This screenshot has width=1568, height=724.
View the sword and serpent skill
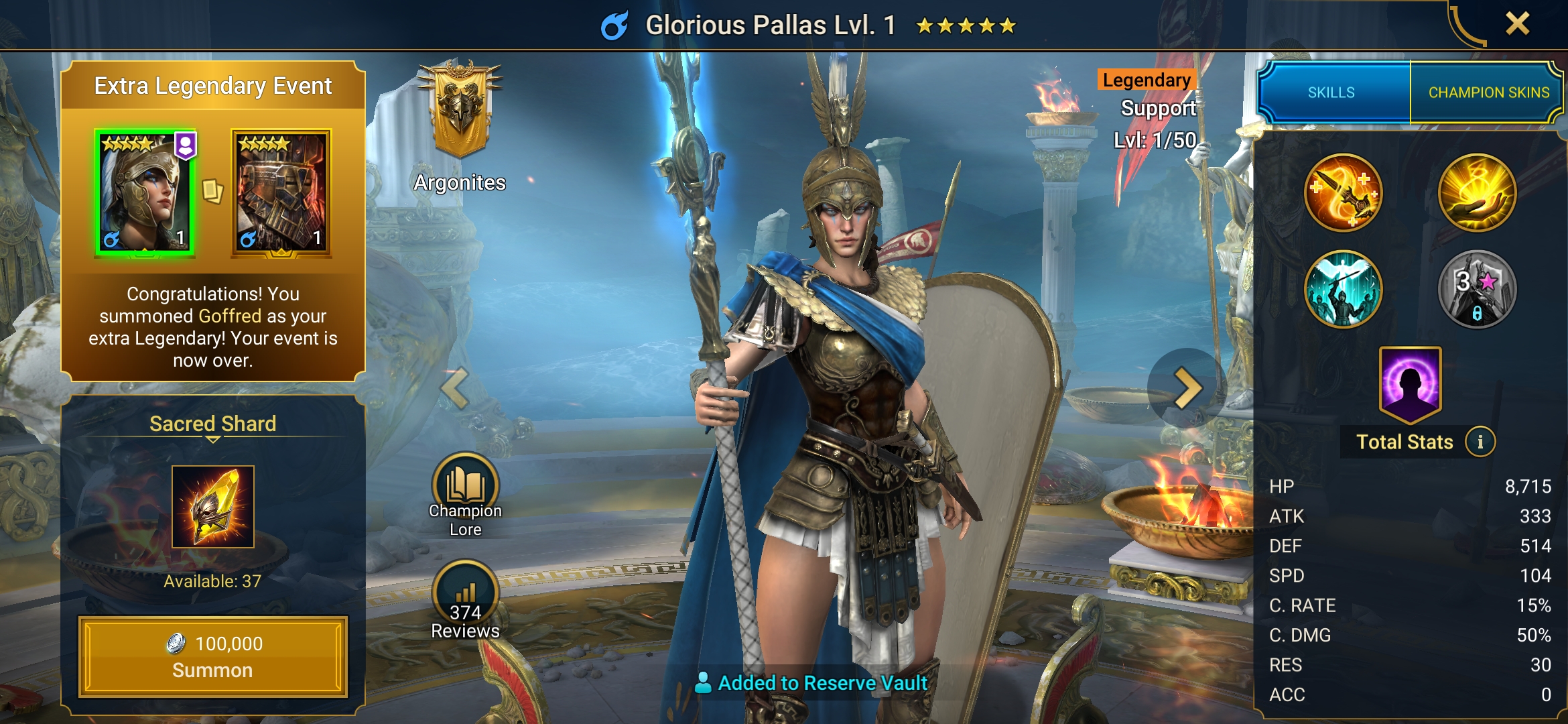[x=1343, y=193]
